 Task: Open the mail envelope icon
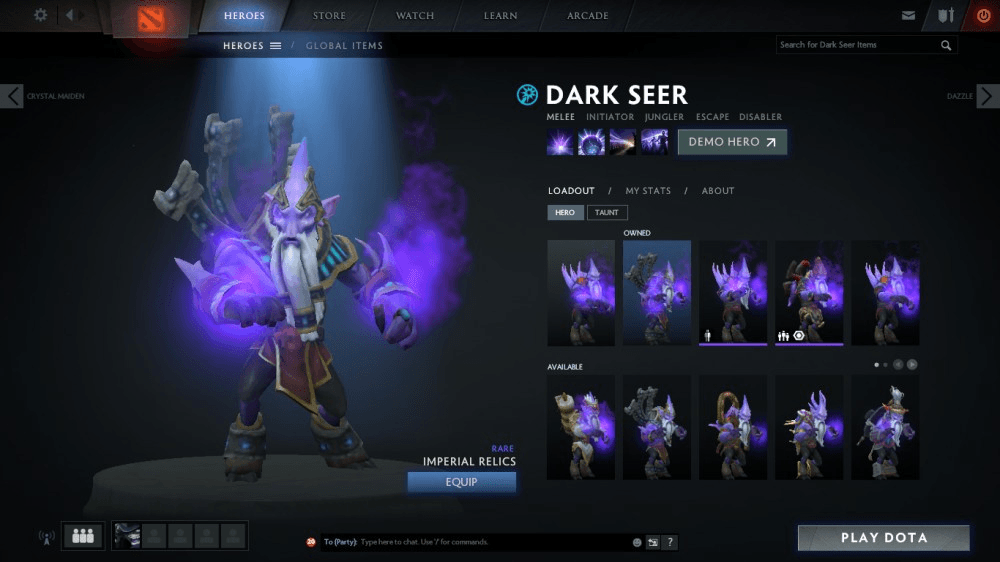(x=908, y=16)
